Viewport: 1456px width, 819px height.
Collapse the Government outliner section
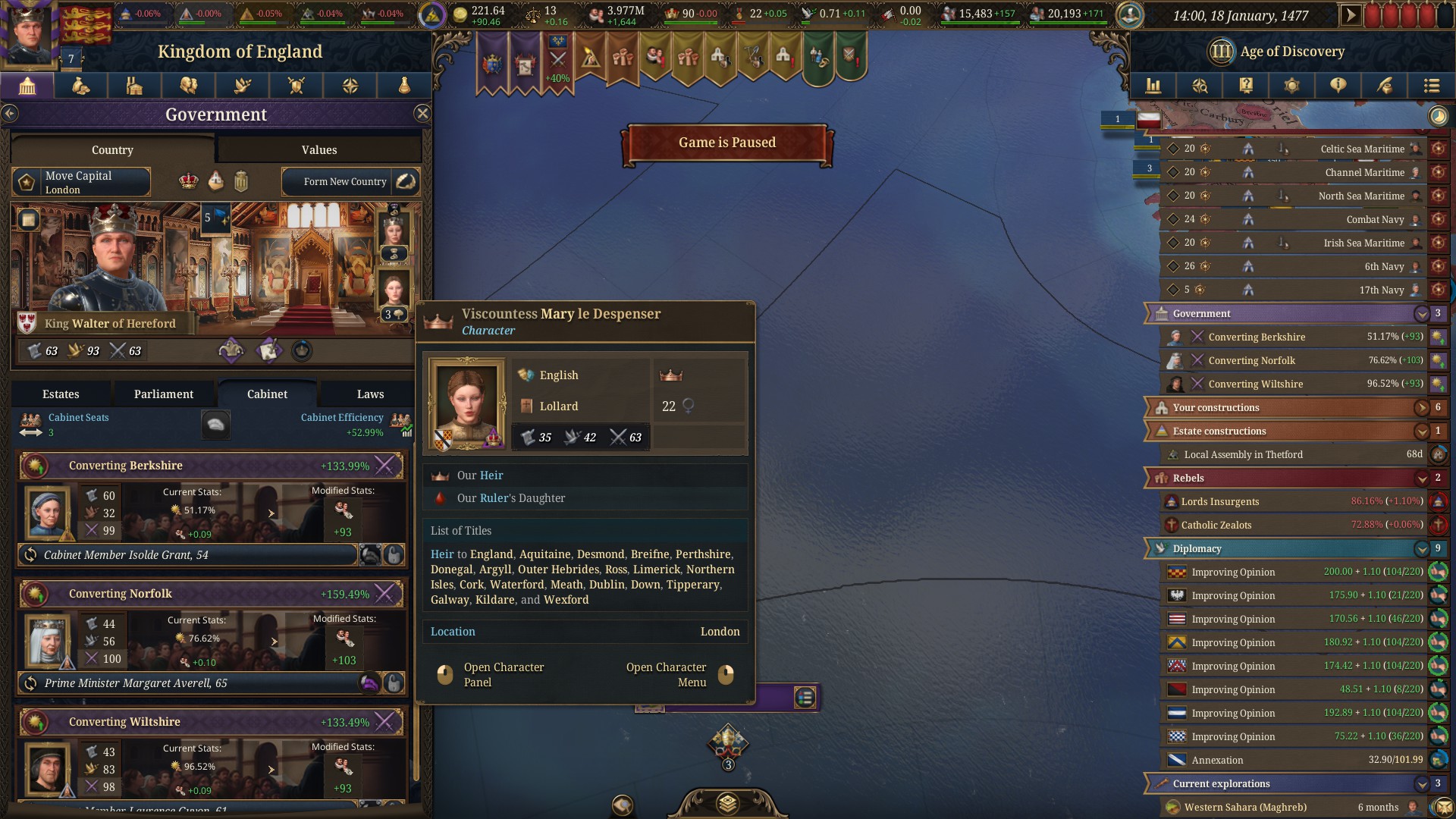pos(1421,313)
